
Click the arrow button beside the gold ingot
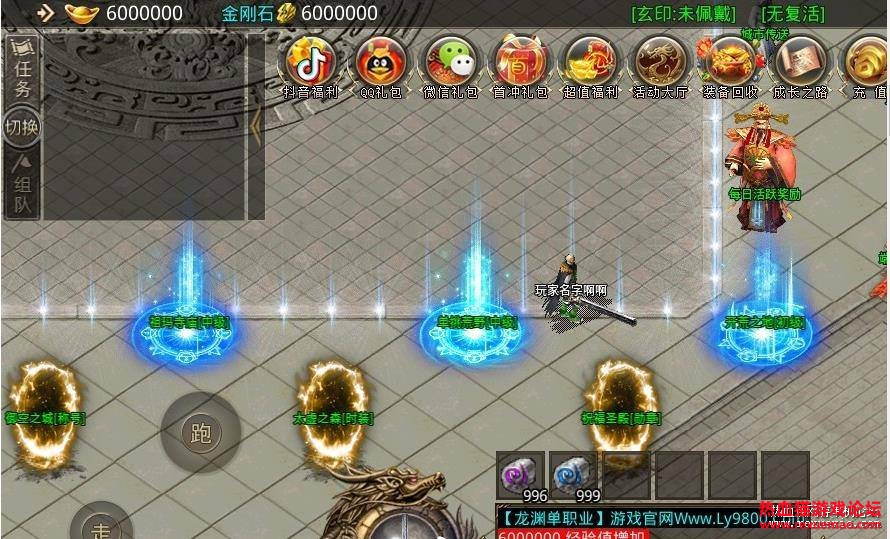point(45,13)
